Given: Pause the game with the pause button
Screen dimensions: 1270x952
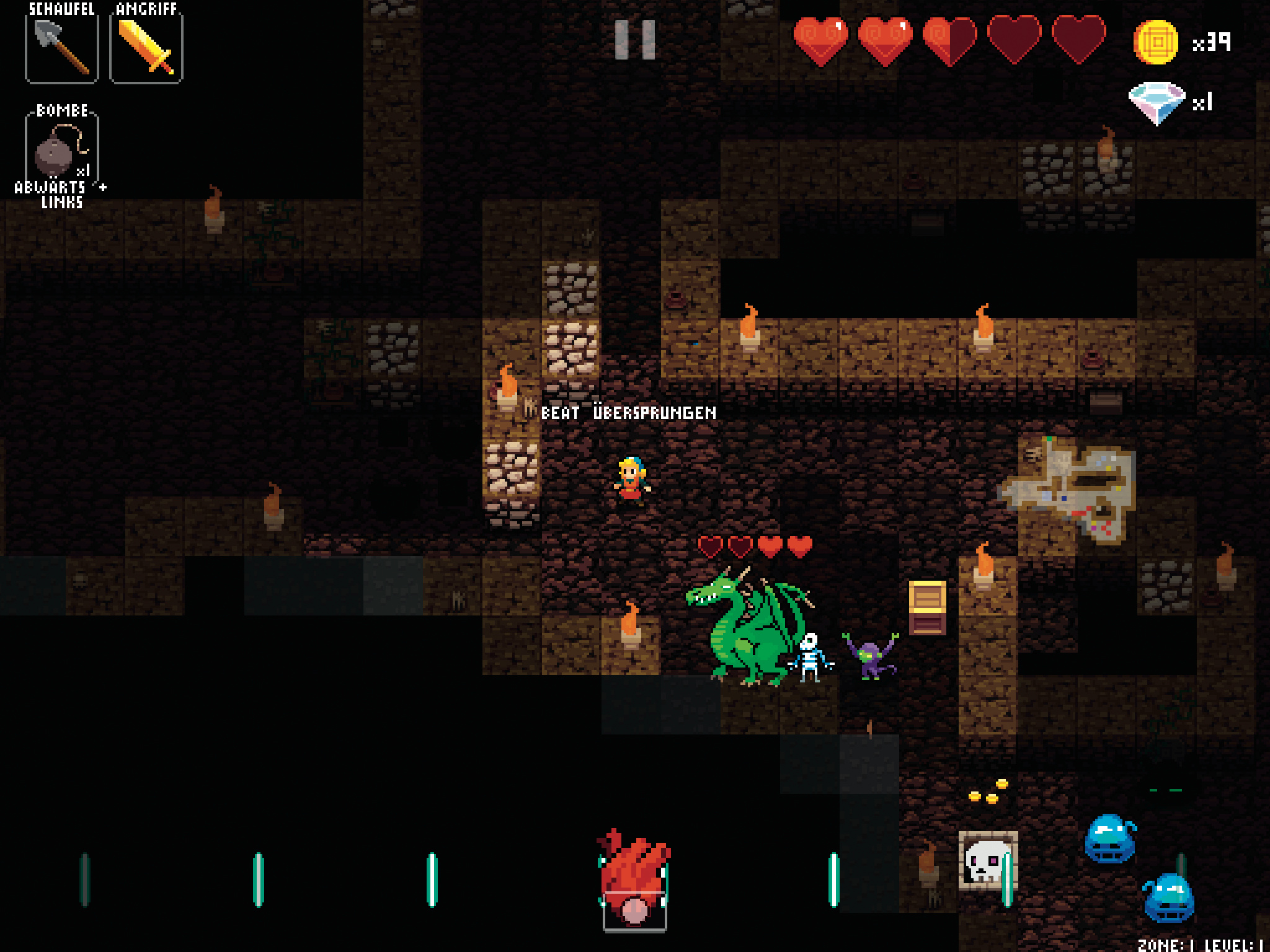Looking at the screenshot, I should pyautogui.click(x=634, y=40).
